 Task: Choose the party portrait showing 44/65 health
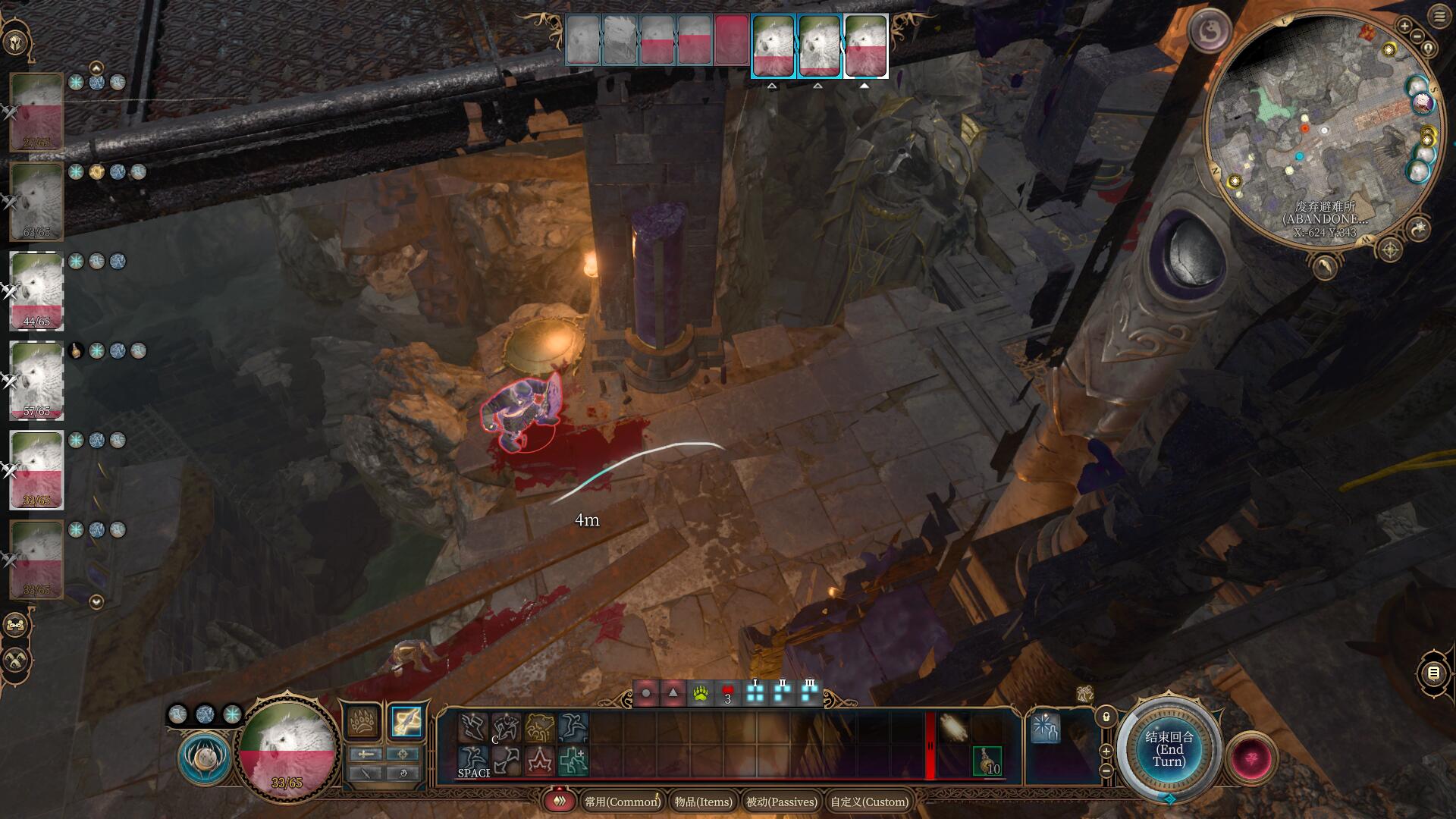point(36,291)
